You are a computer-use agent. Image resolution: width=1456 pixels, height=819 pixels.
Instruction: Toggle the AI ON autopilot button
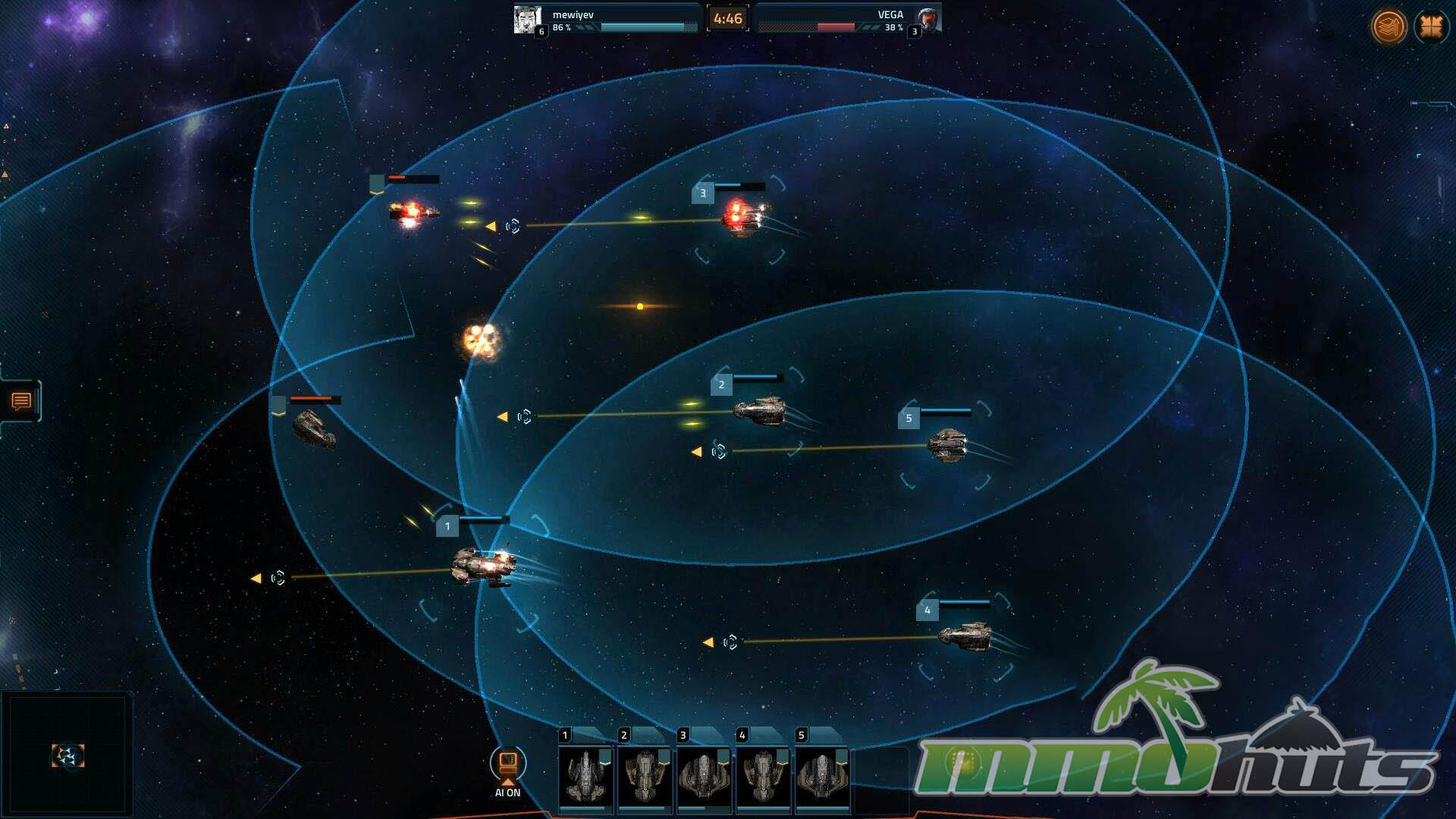pyautogui.click(x=507, y=764)
